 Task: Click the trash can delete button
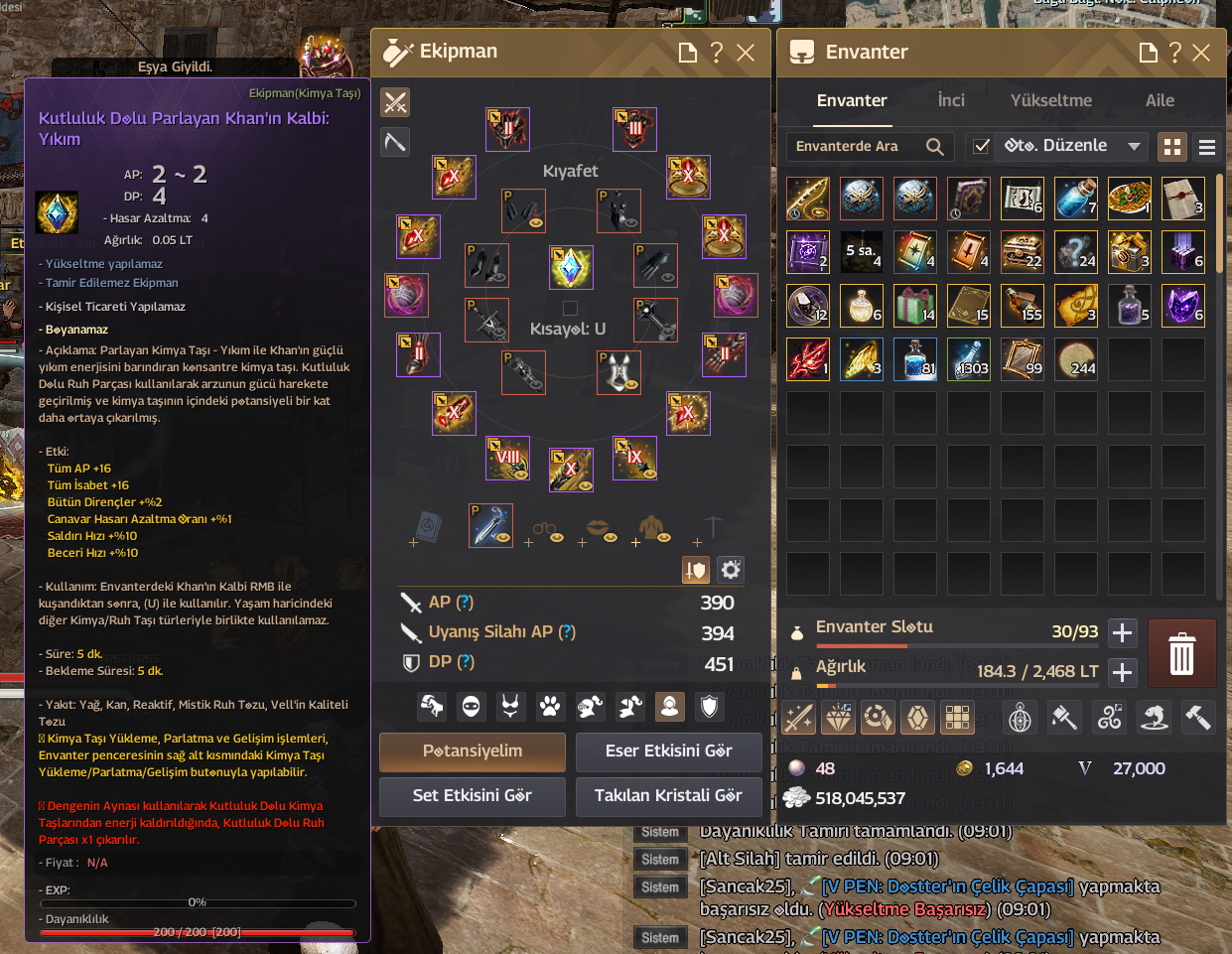1181,653
